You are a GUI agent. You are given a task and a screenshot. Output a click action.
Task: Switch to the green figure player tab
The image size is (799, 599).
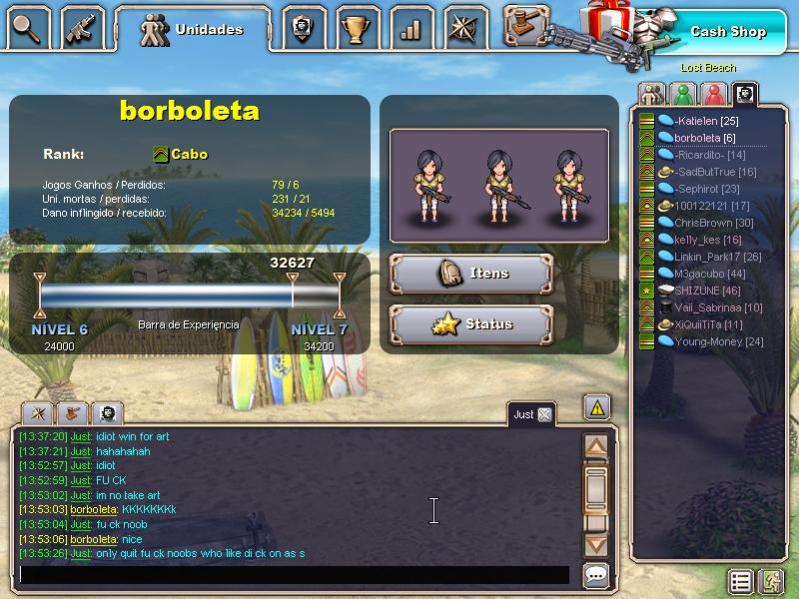pyautogui.click(x=683, y=94)
